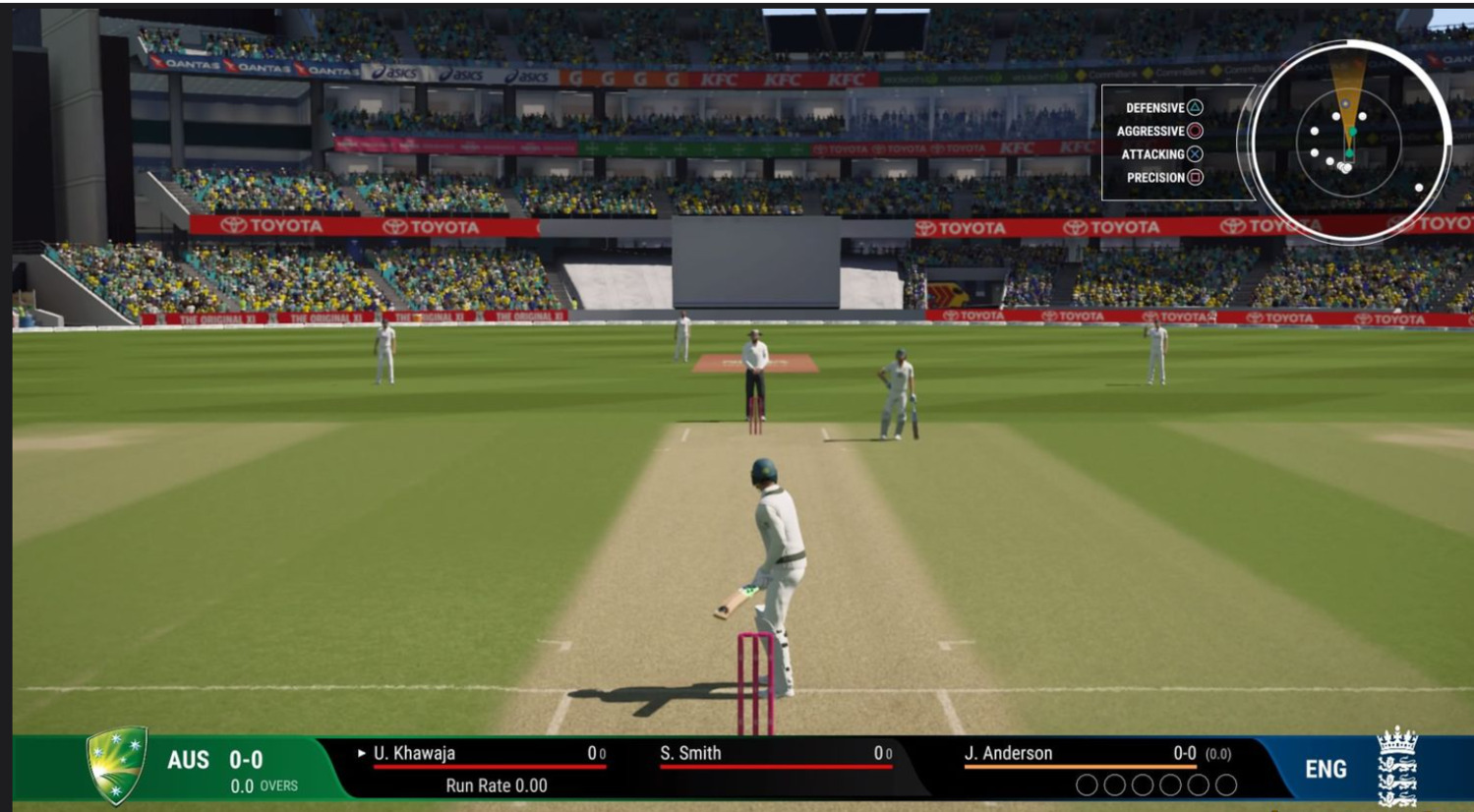Select batter U. Khawaja on the scoreboard

414,754
